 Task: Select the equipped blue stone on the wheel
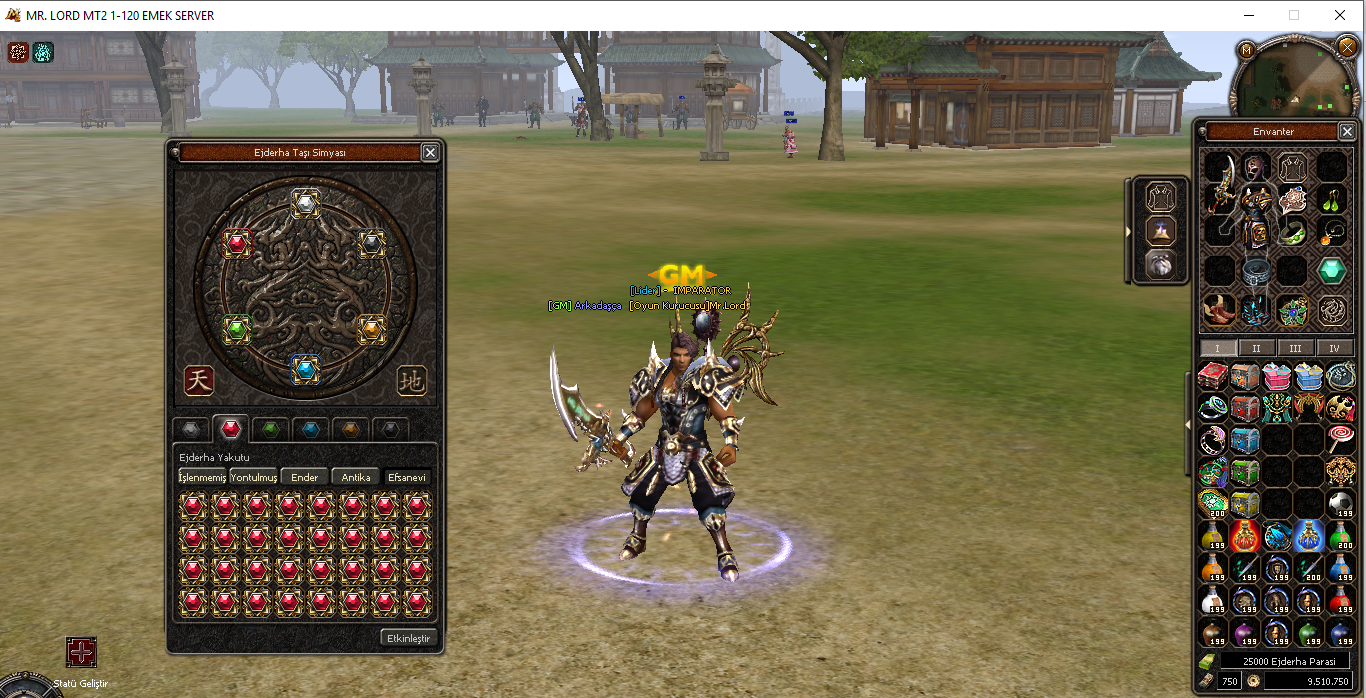coord(306,370)
